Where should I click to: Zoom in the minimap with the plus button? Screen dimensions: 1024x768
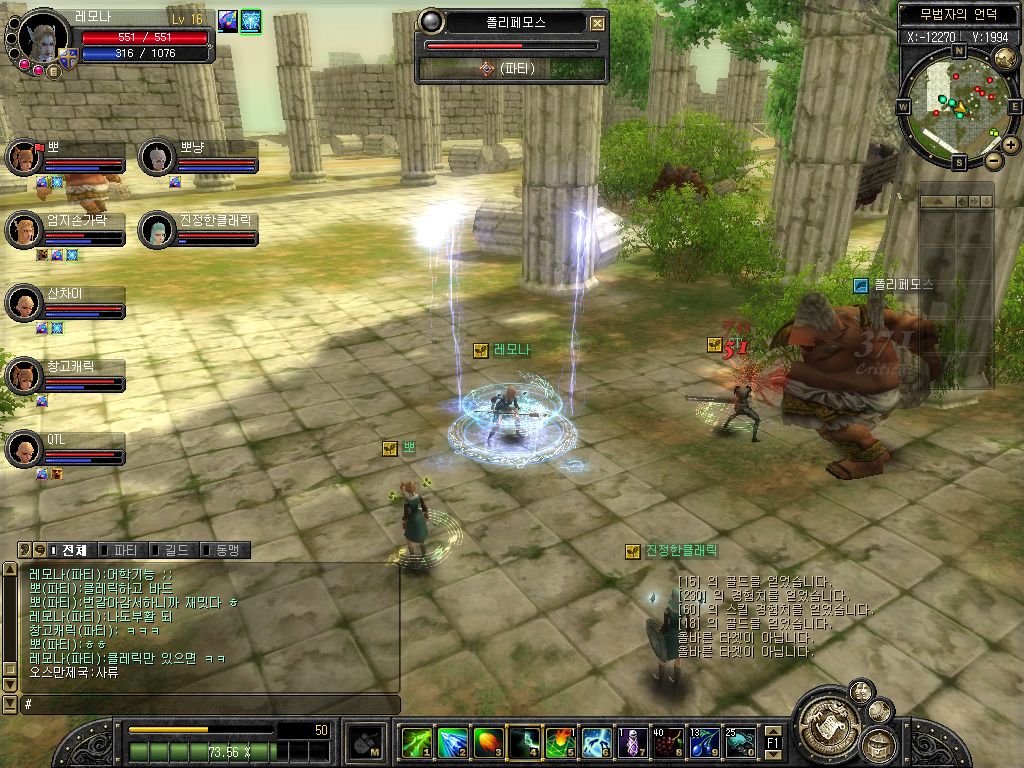click(1011, 145)
